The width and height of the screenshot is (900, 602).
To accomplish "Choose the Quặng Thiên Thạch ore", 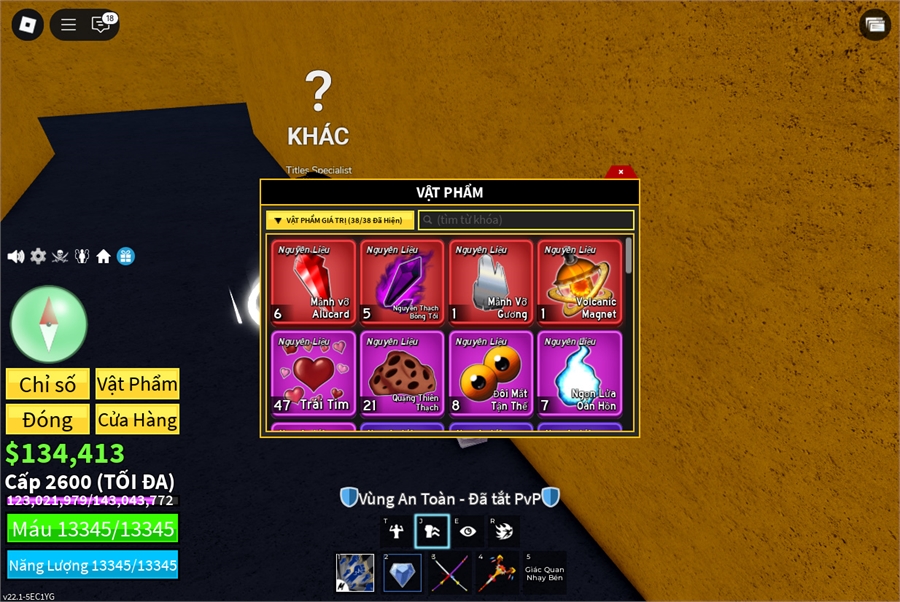I will [402, 373].
